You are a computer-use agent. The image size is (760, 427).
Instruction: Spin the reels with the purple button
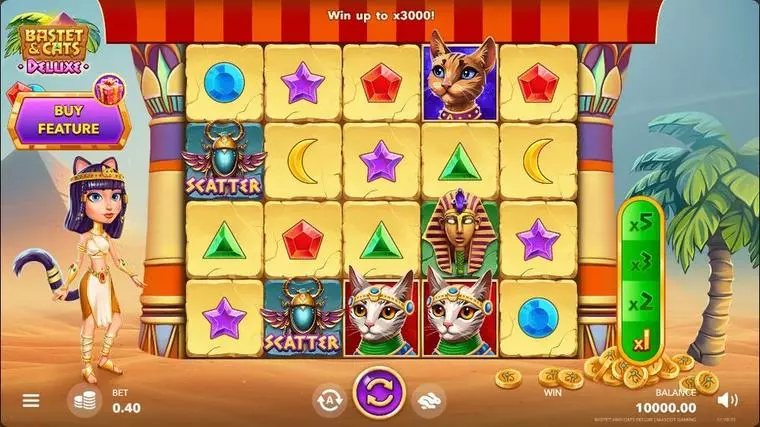[379, 395]
